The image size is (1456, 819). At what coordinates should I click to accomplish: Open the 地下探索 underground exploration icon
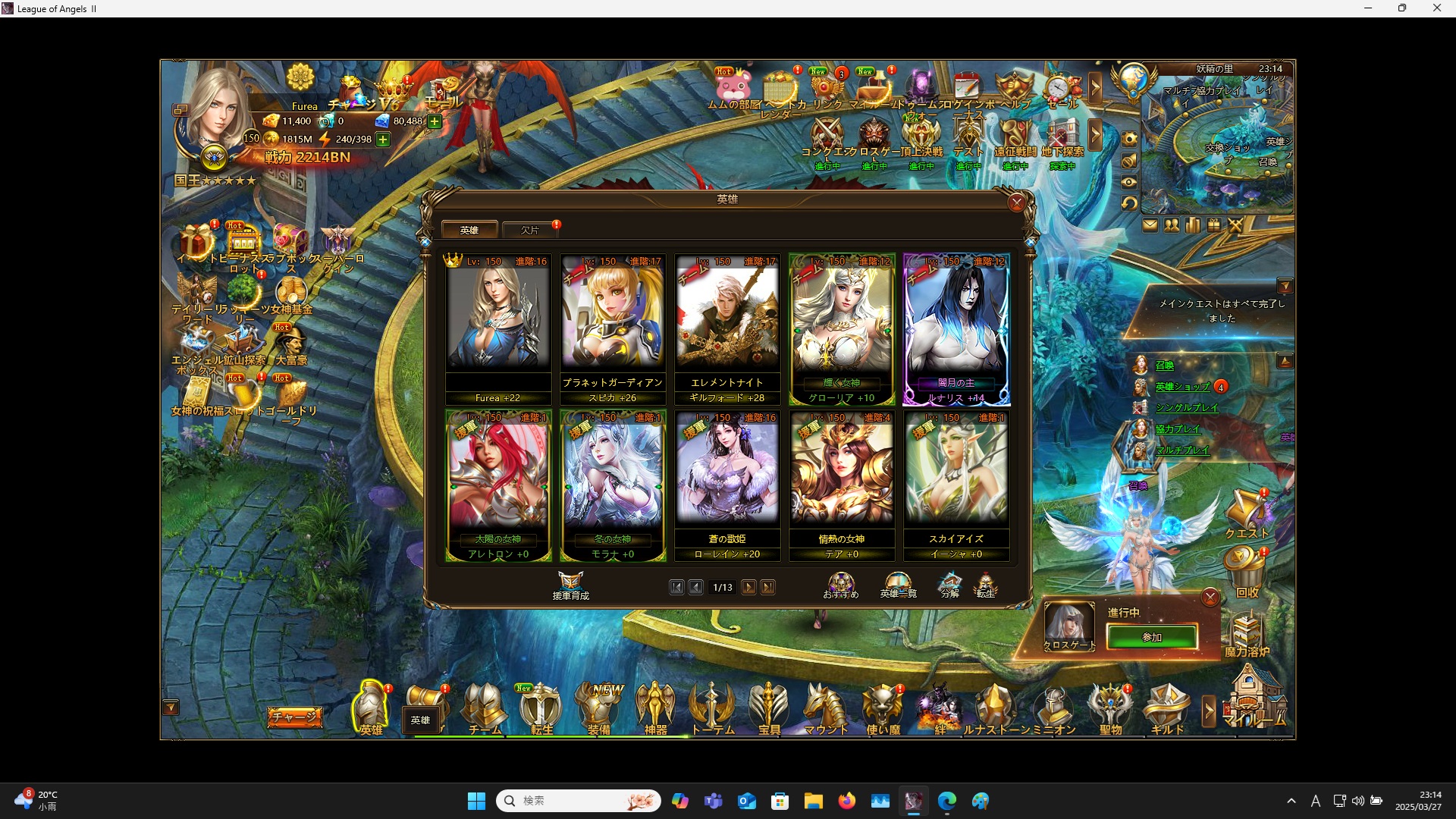coord(1062,133)
